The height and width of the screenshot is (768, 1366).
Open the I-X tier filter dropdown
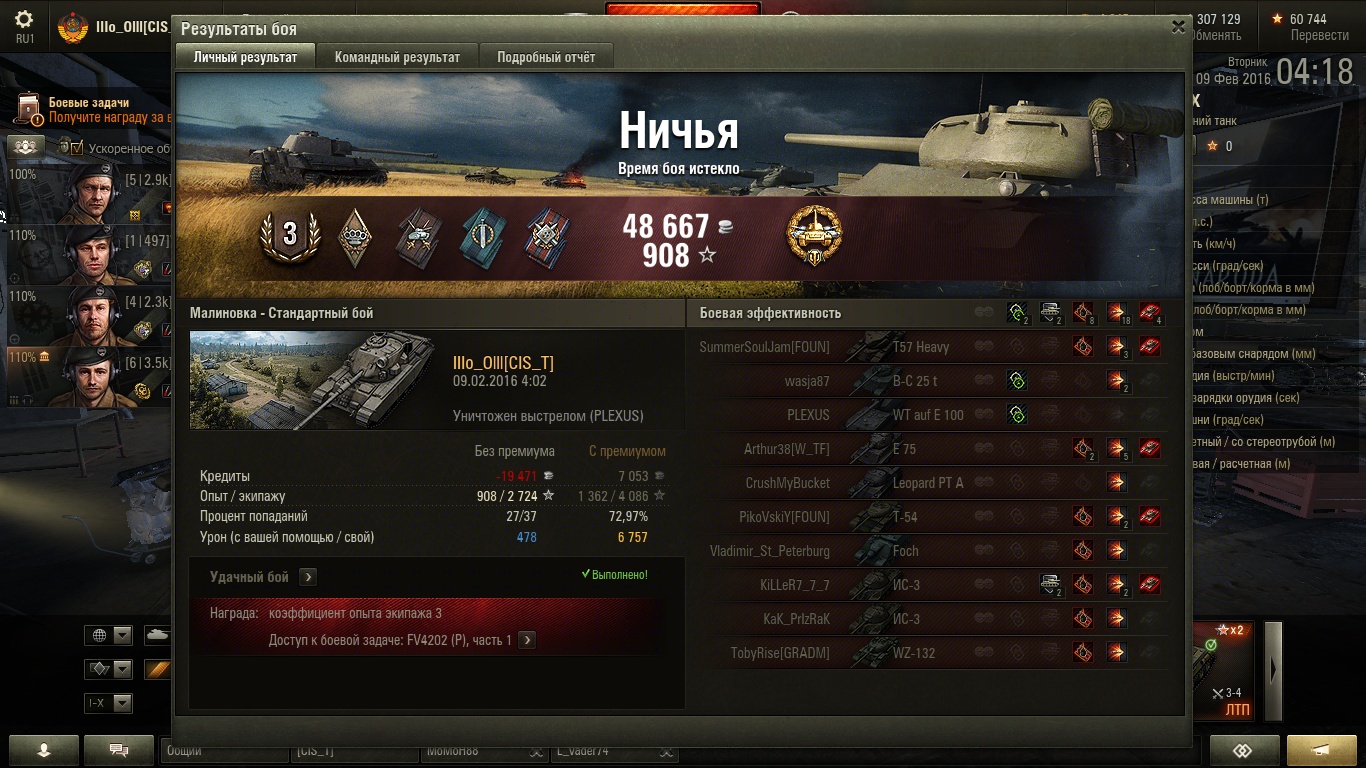click(110, 703)
